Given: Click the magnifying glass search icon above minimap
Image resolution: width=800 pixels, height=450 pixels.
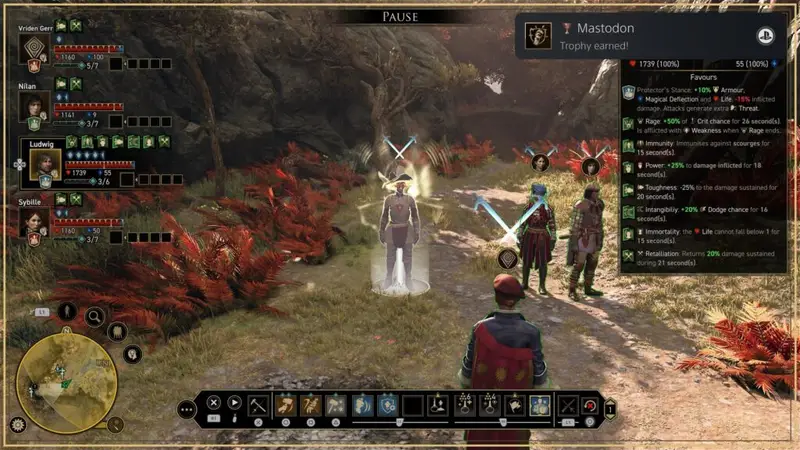Looking at the screenshot, I should pyautogui.click(x=95, y=317).
